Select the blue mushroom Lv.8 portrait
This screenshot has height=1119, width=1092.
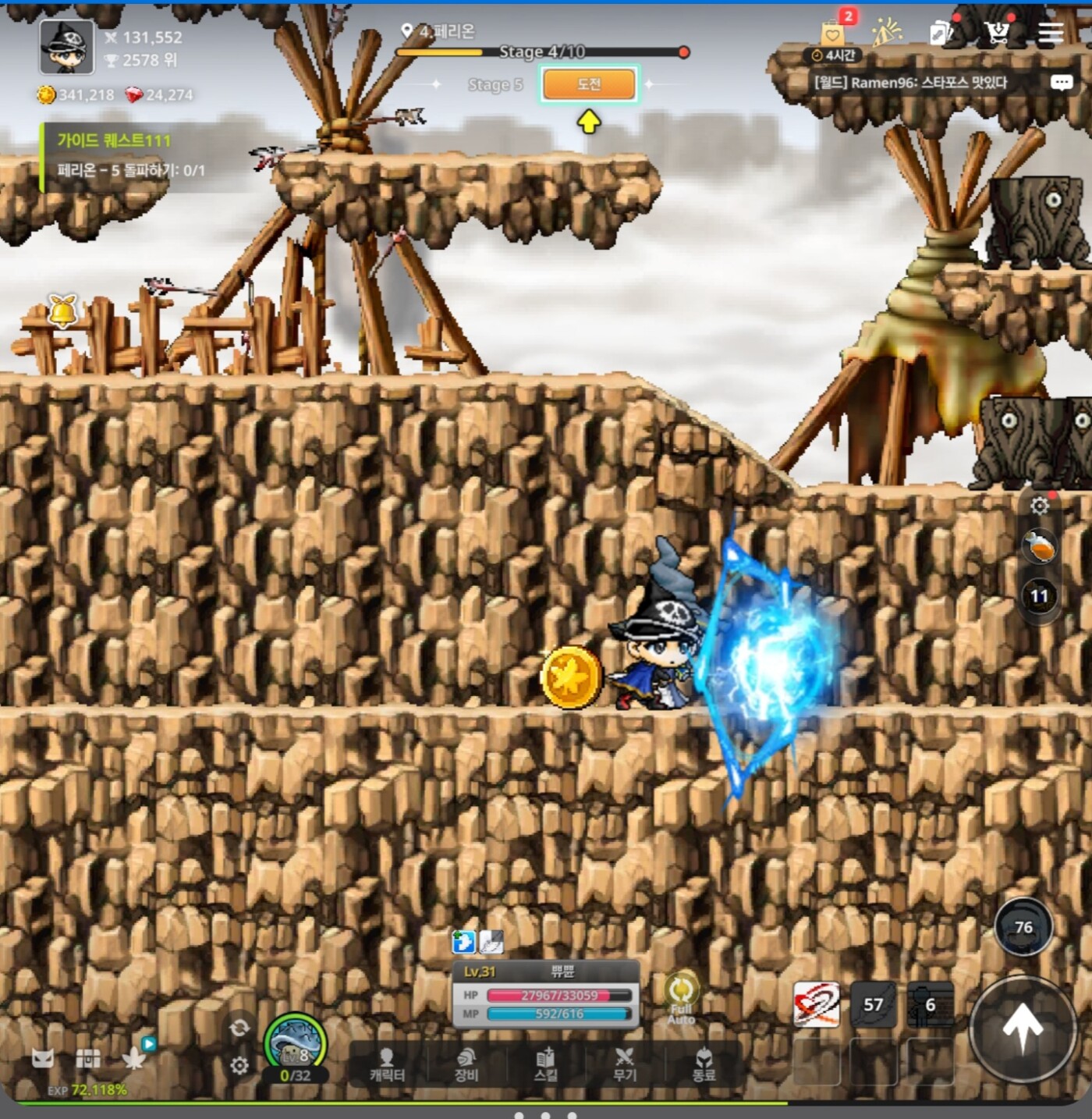(296, 1043)
